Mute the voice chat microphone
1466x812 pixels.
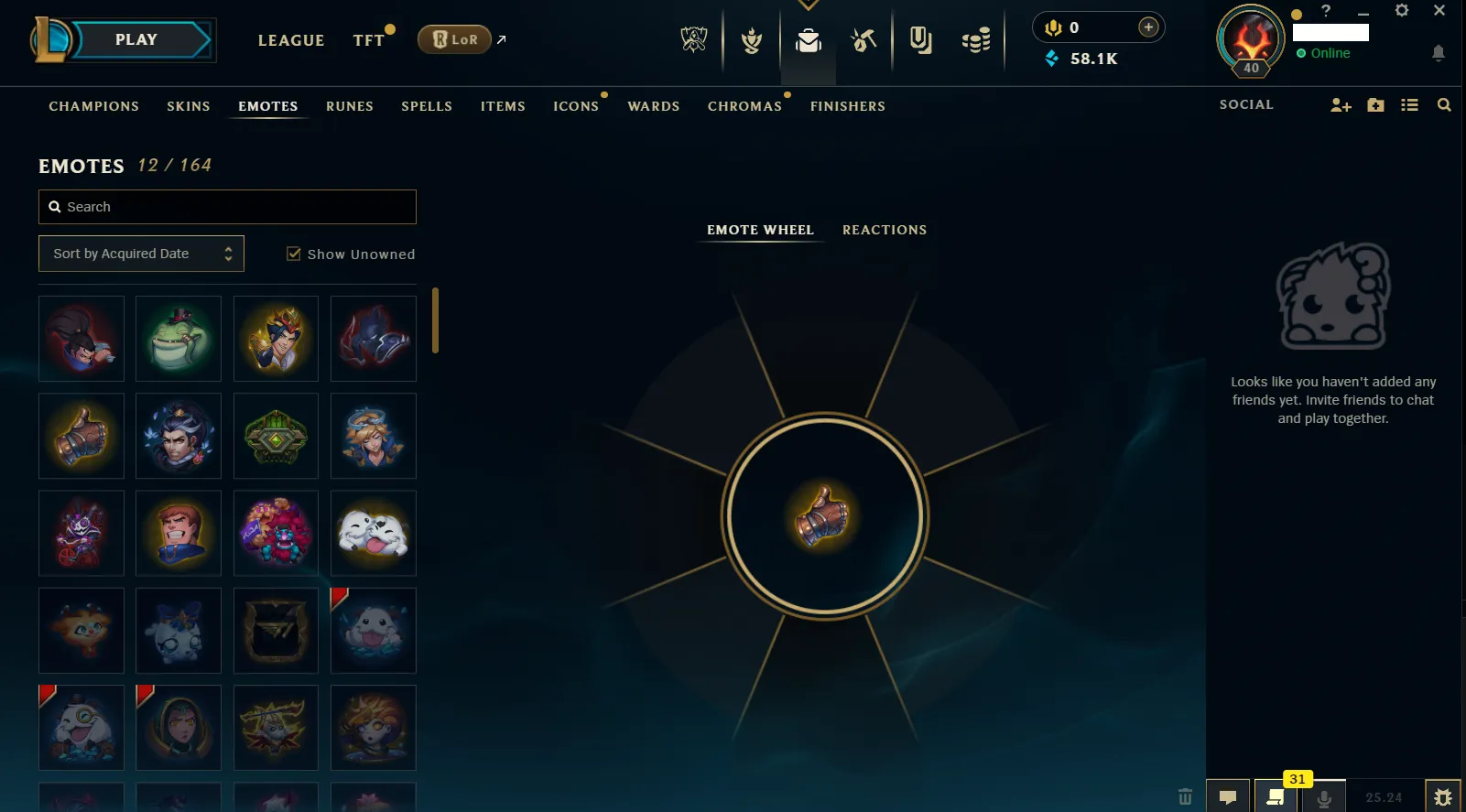(1324, 796)
